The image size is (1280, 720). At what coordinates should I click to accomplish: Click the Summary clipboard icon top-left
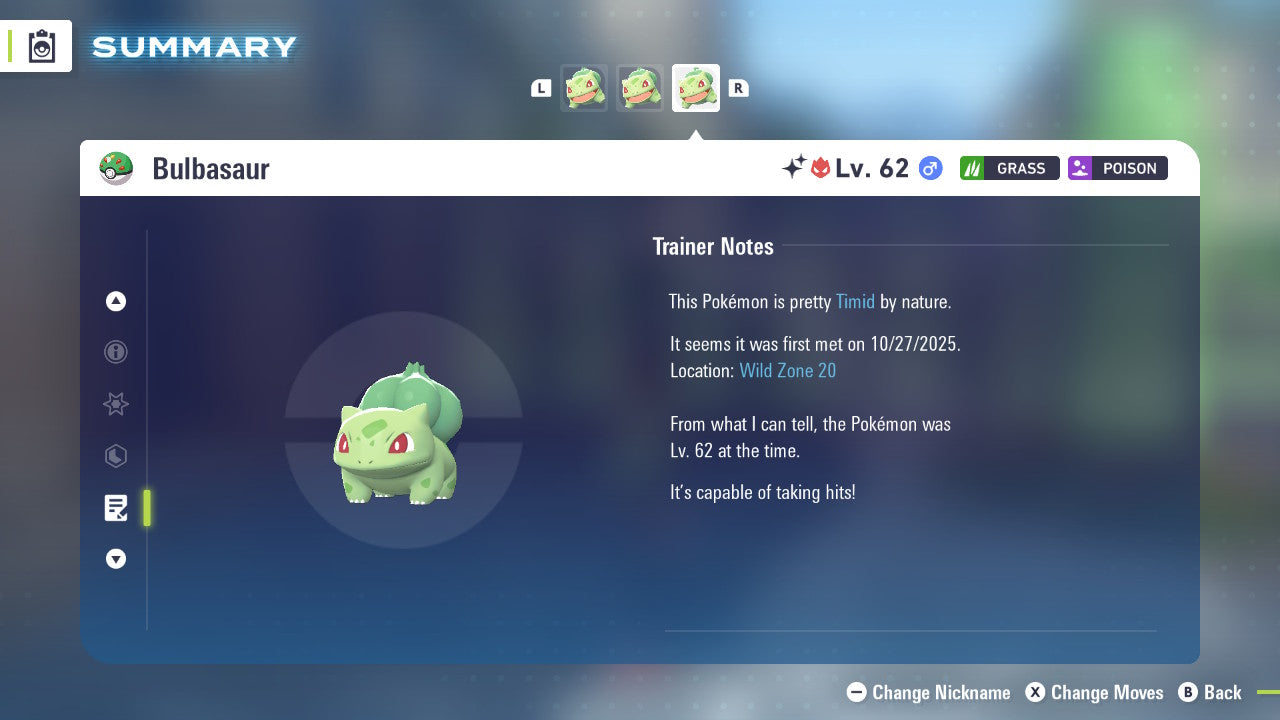(x=40, y=46)
